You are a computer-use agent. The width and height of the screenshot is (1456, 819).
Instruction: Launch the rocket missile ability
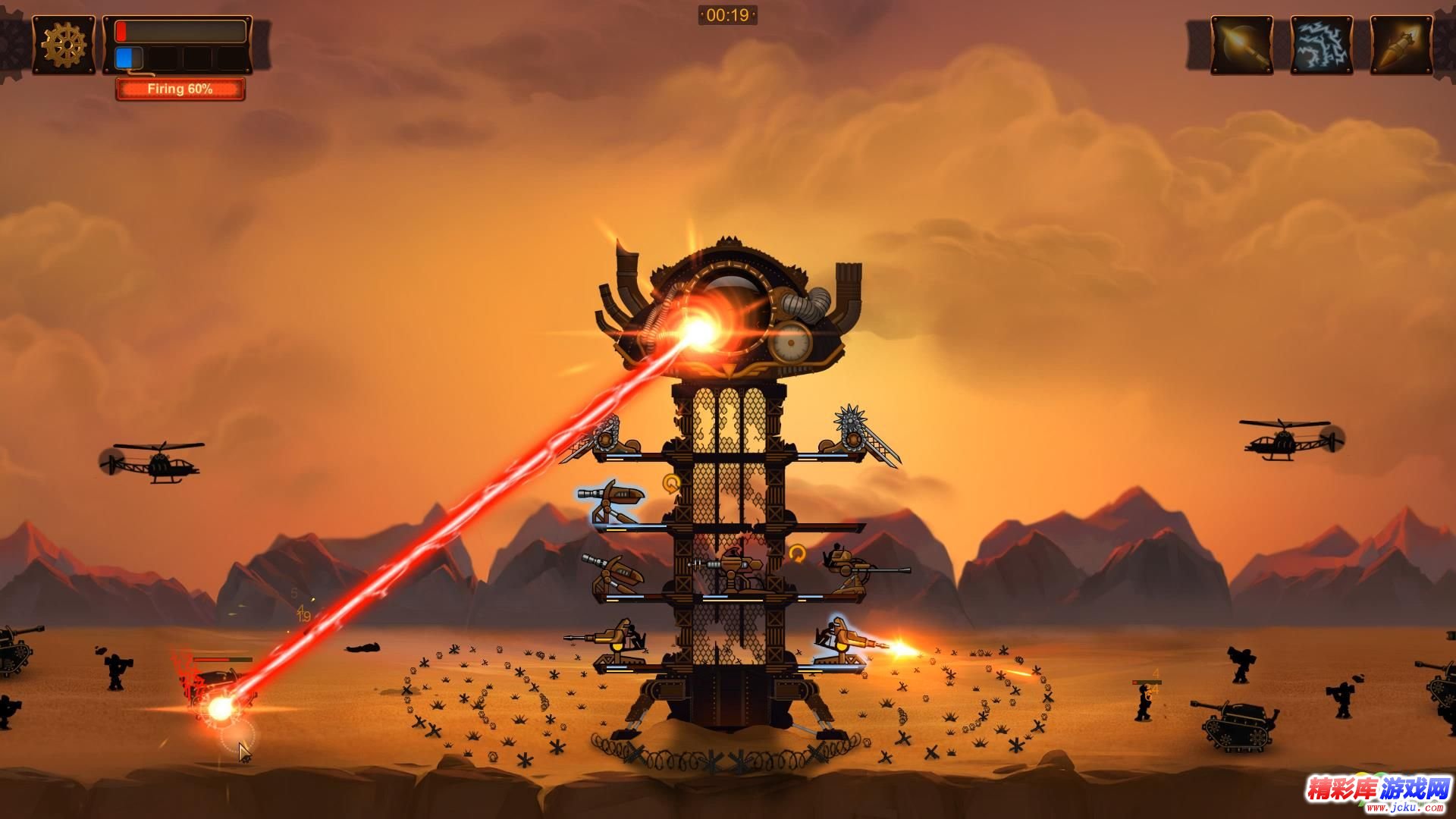point(1401,45)
